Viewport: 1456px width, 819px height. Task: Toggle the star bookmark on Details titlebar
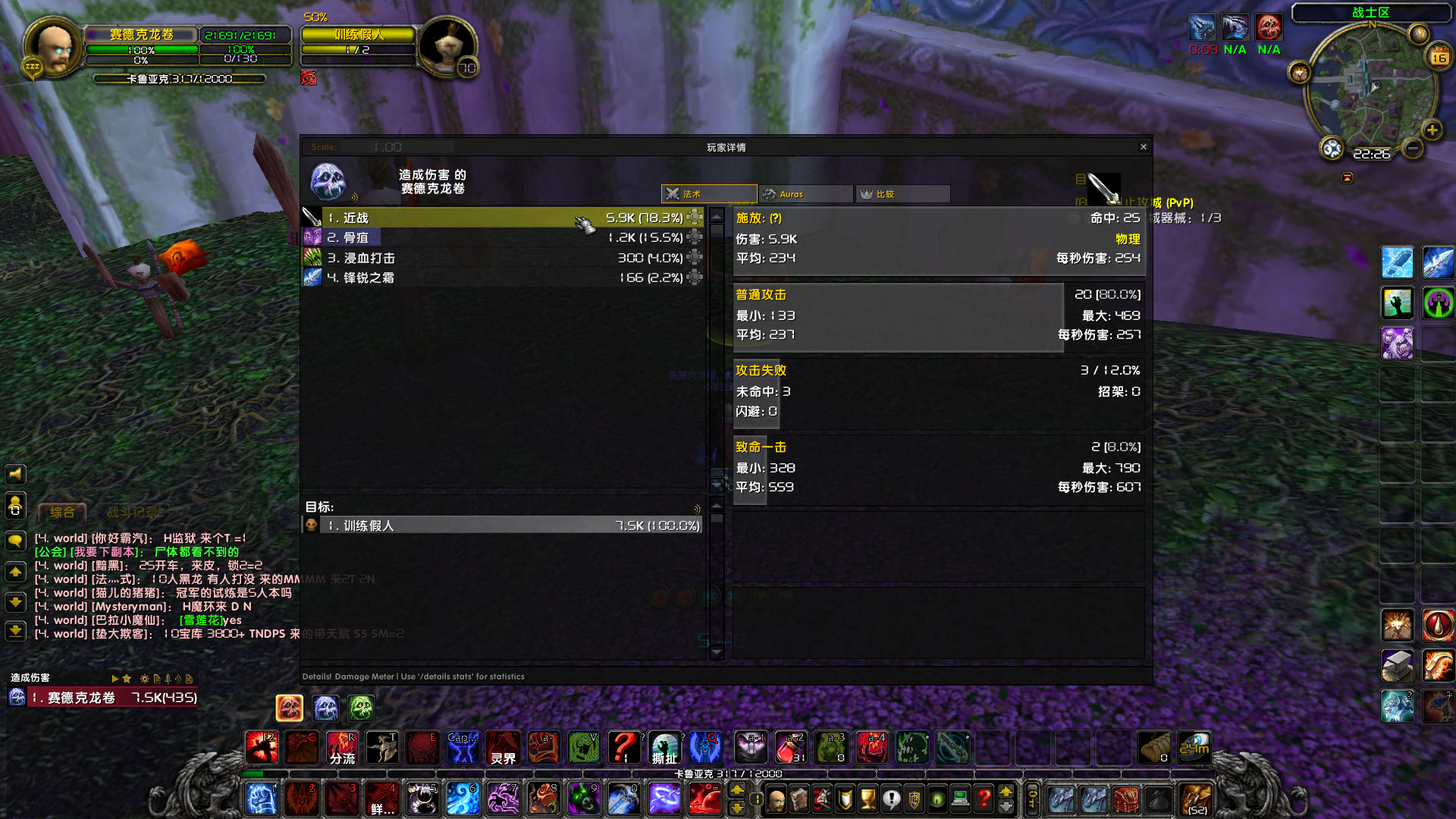pos(127,679)
